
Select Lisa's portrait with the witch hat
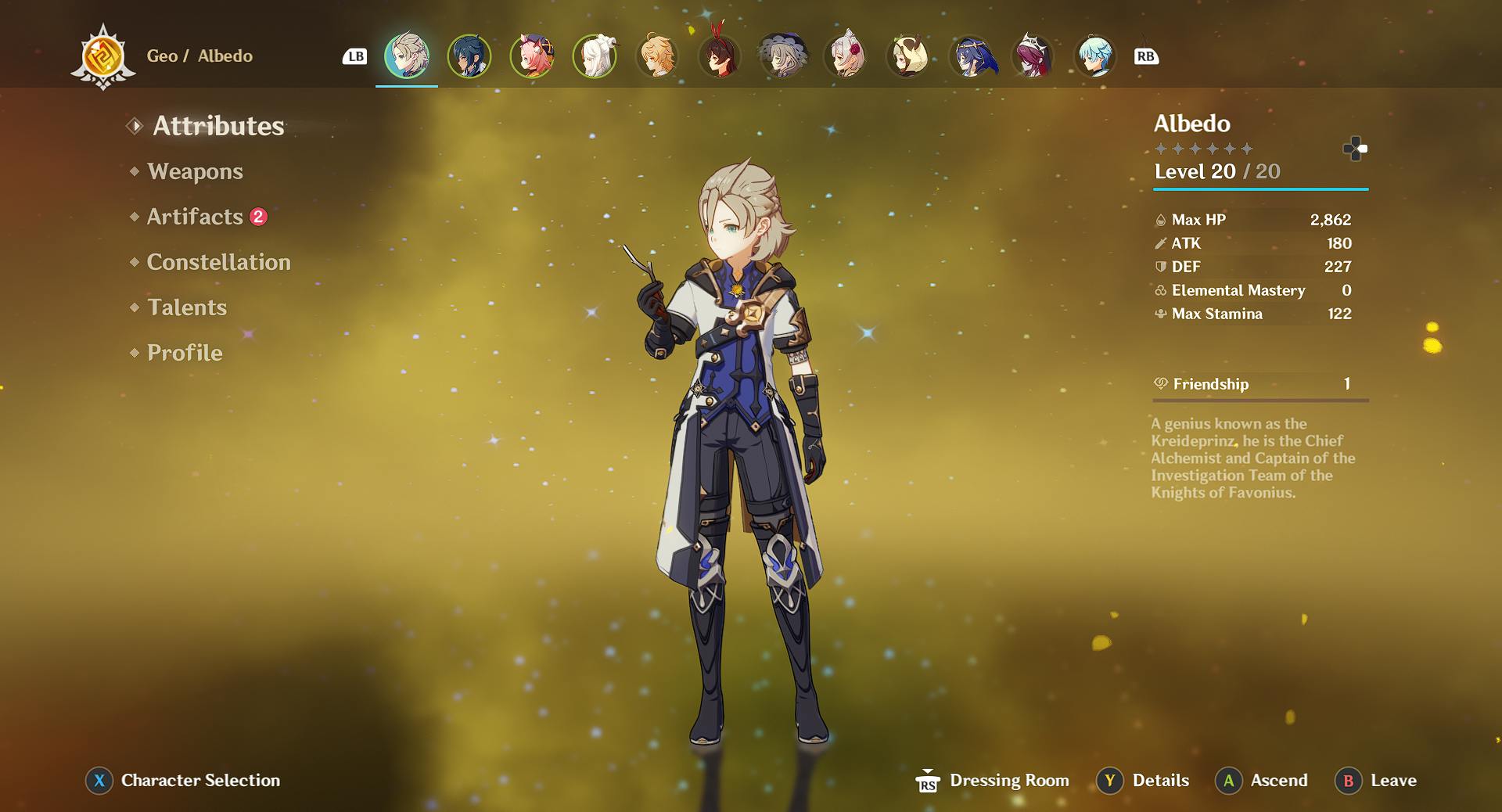click(x=782, y=56)
